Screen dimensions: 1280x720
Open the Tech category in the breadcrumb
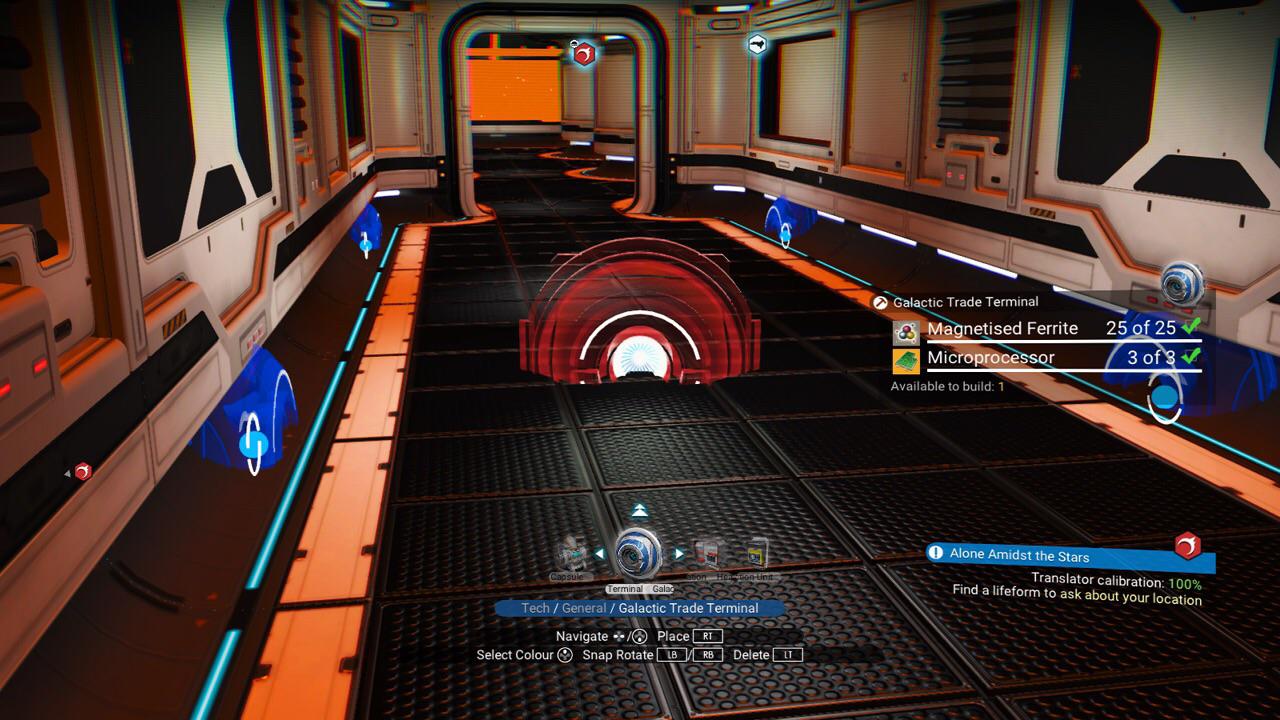point(535,608)
